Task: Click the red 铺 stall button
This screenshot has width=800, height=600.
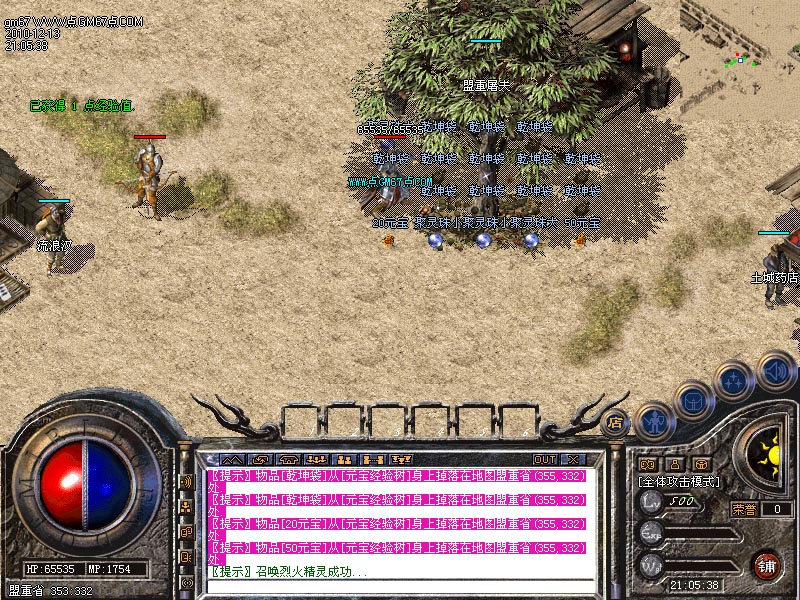Action: click(x=767, y=565)
